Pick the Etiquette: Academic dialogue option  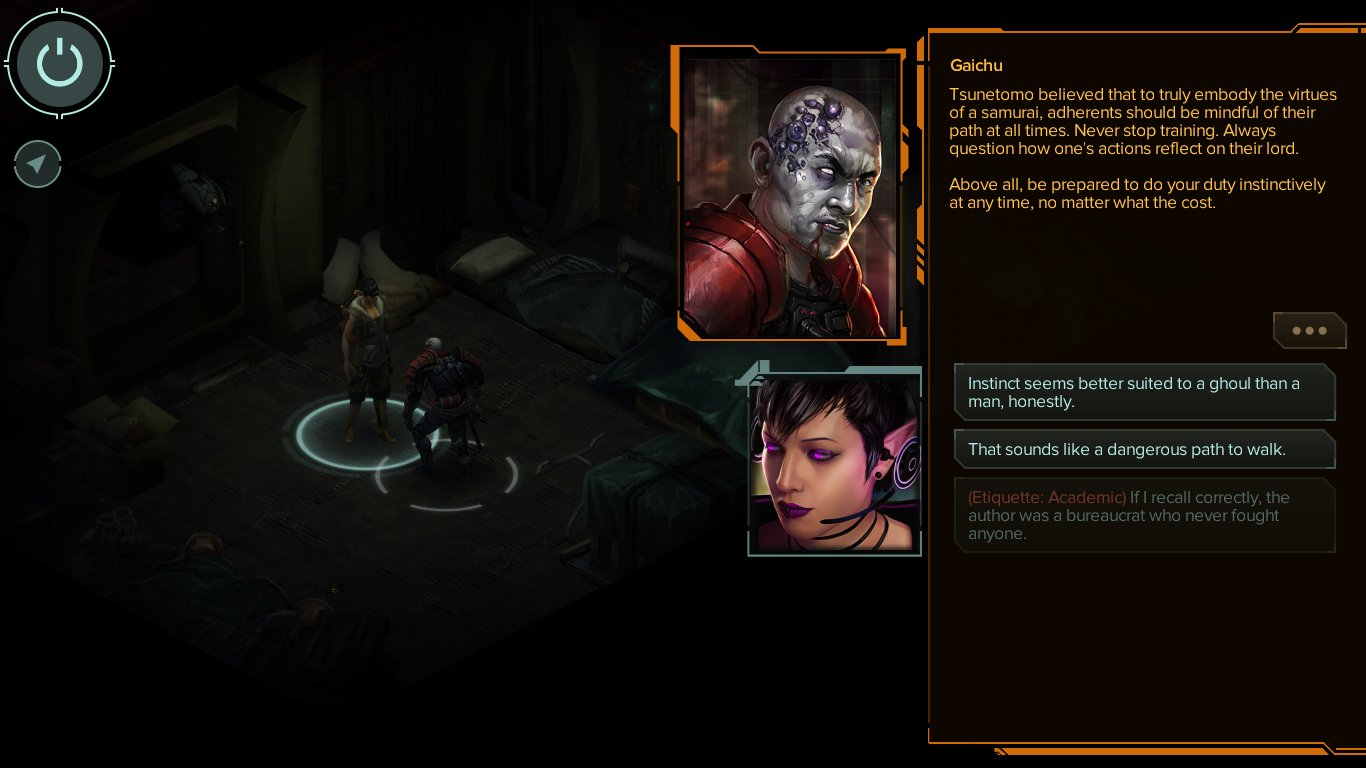click(1144, 515)
